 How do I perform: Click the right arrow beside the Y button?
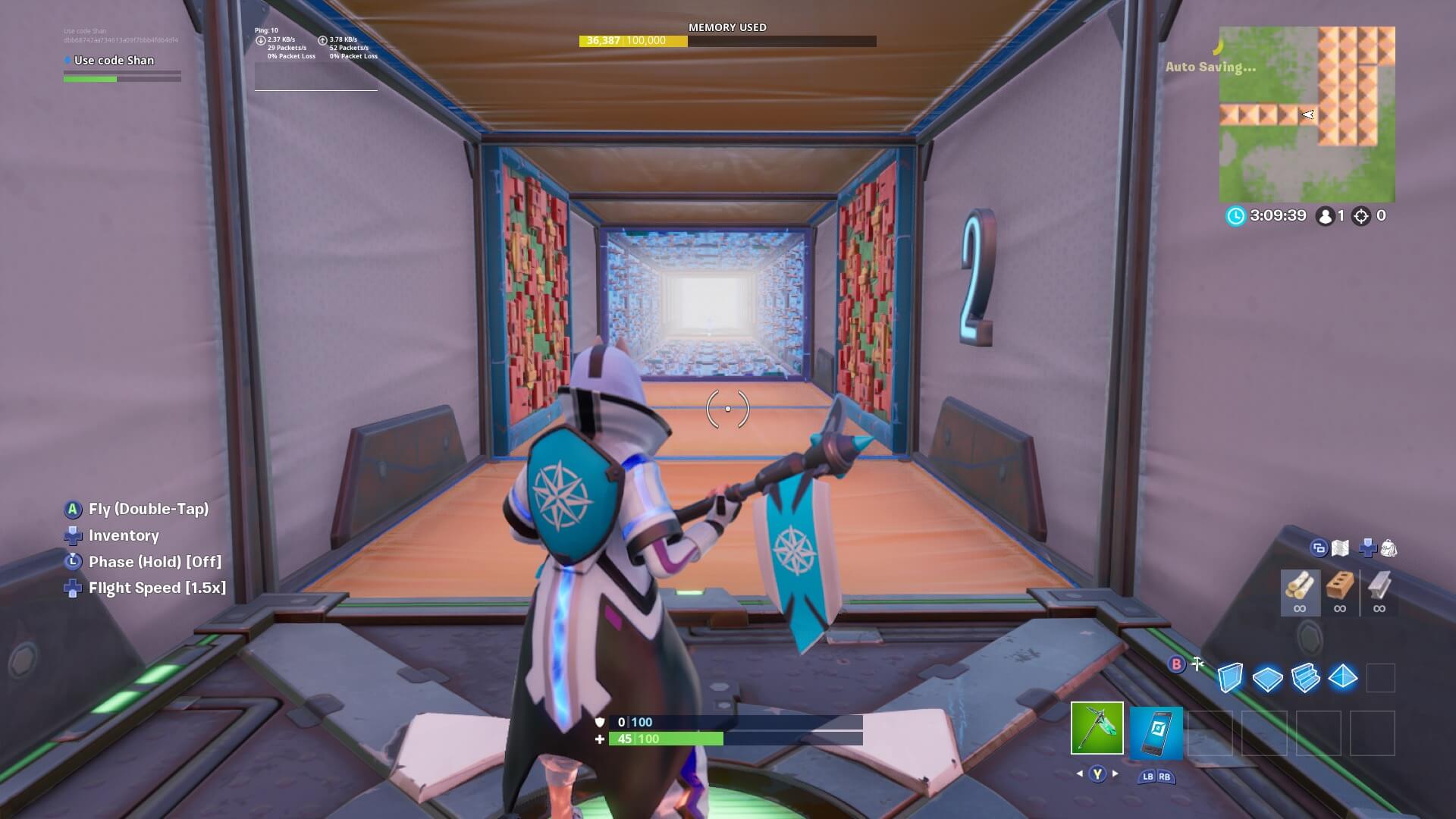click(x=1114, y=775)
